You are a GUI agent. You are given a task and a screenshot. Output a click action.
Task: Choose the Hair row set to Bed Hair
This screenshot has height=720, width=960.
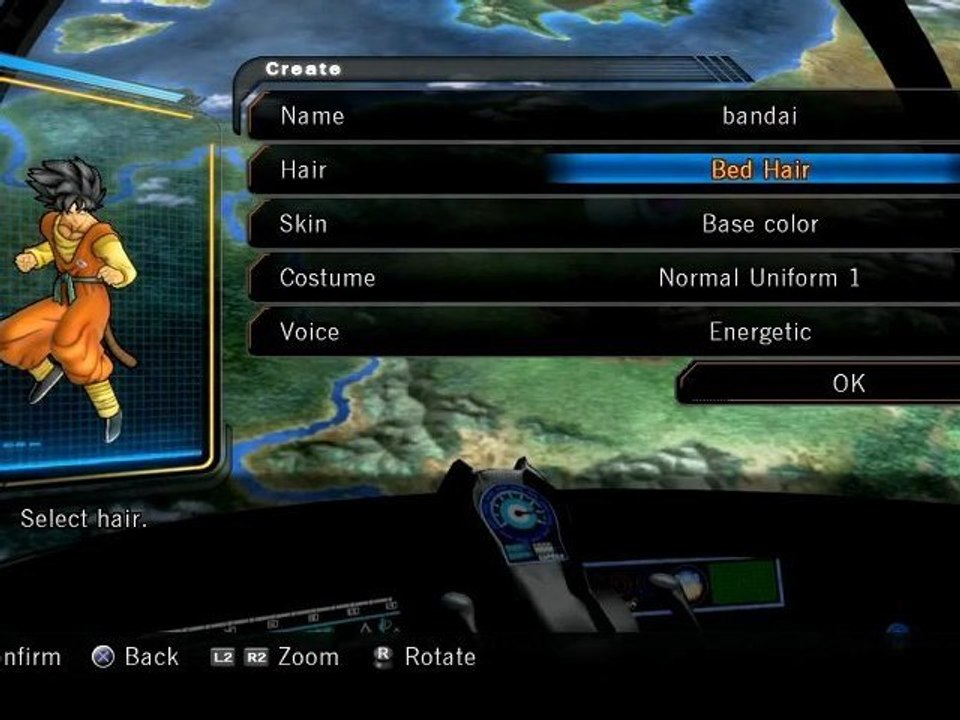click(600, 170)
